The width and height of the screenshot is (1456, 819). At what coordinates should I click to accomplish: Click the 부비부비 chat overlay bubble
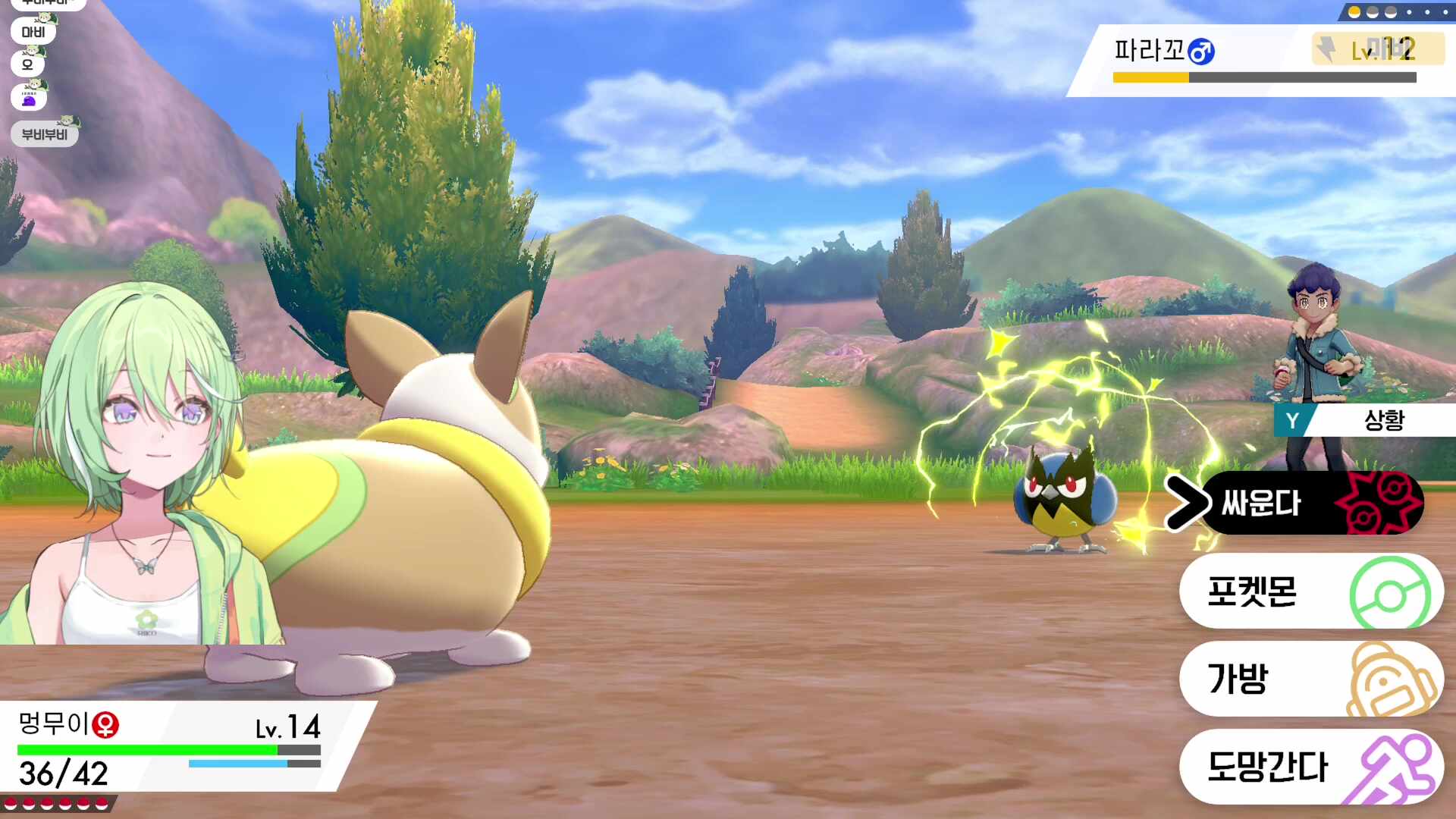coord(45,134)
